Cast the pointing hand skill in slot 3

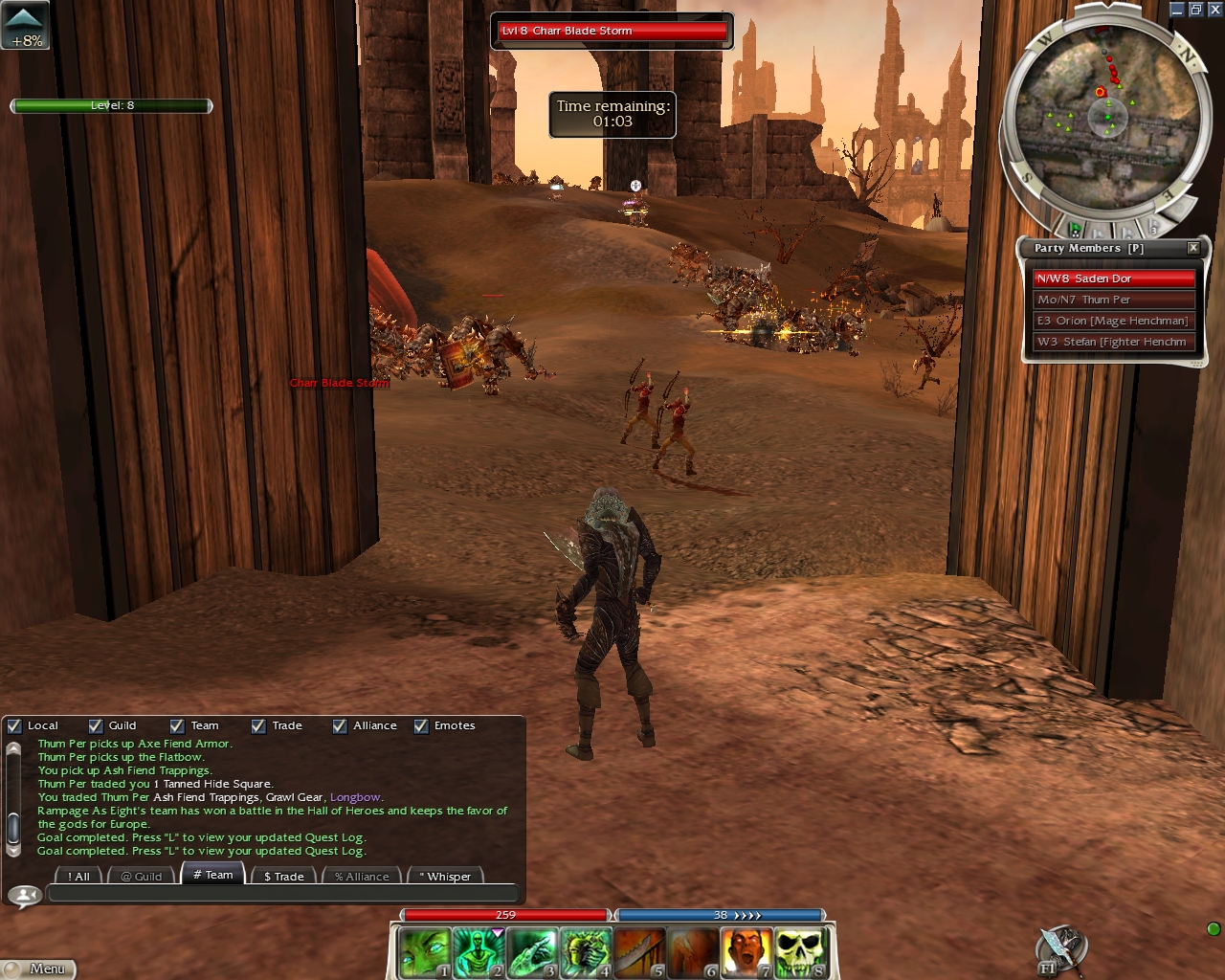point(531,952)
